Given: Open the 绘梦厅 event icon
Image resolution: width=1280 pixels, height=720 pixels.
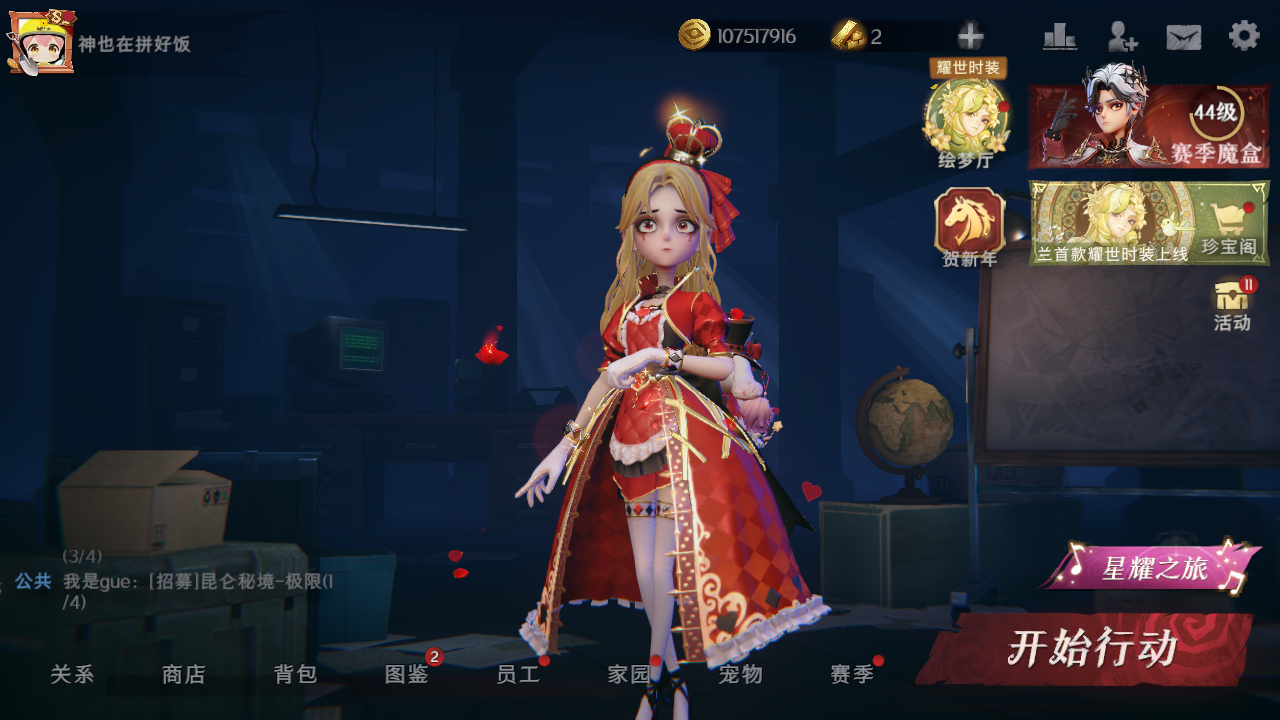Looking at the screenshot, I should pos(966,120).
